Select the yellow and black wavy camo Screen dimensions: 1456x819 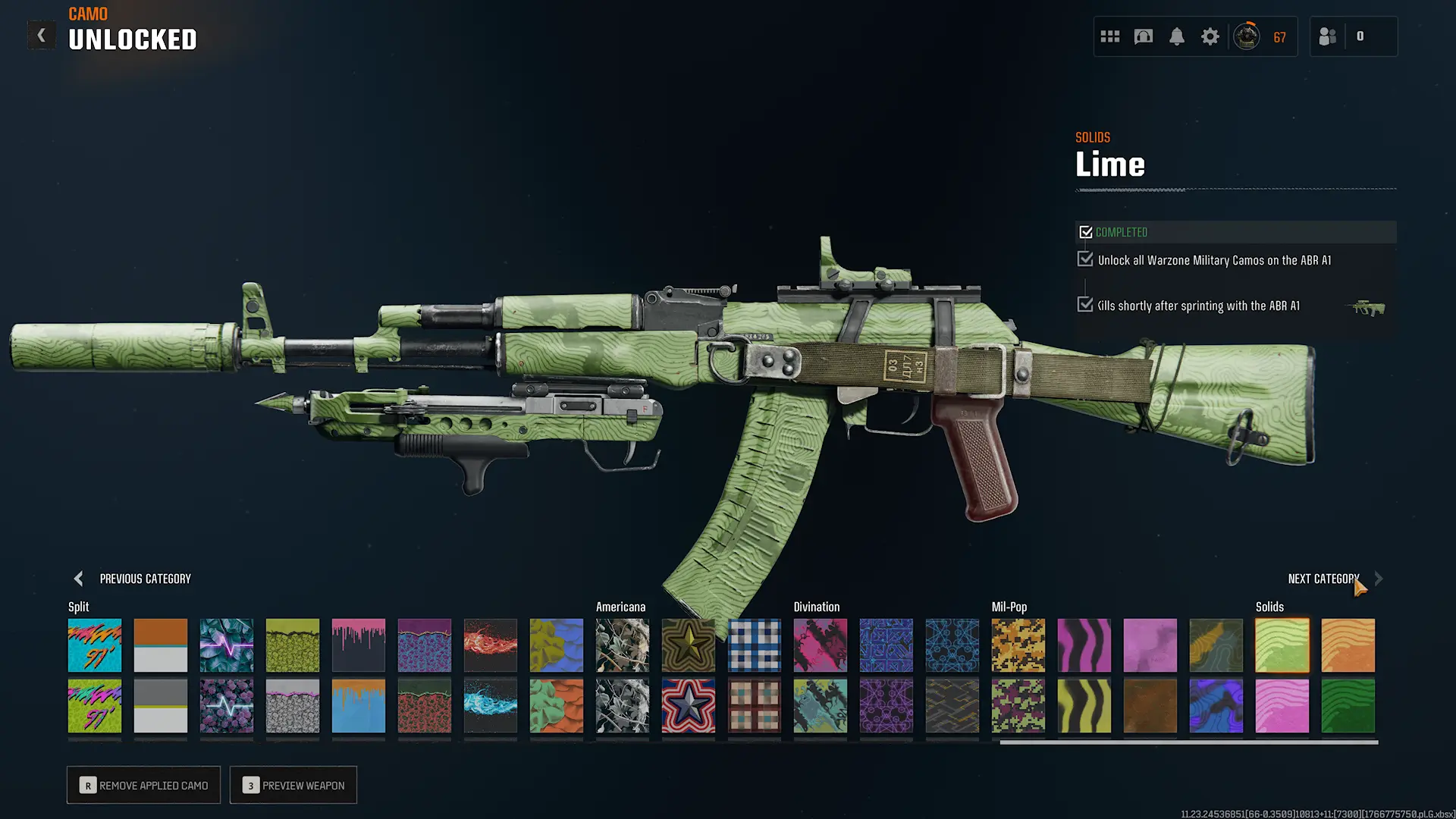point(1084,706)
